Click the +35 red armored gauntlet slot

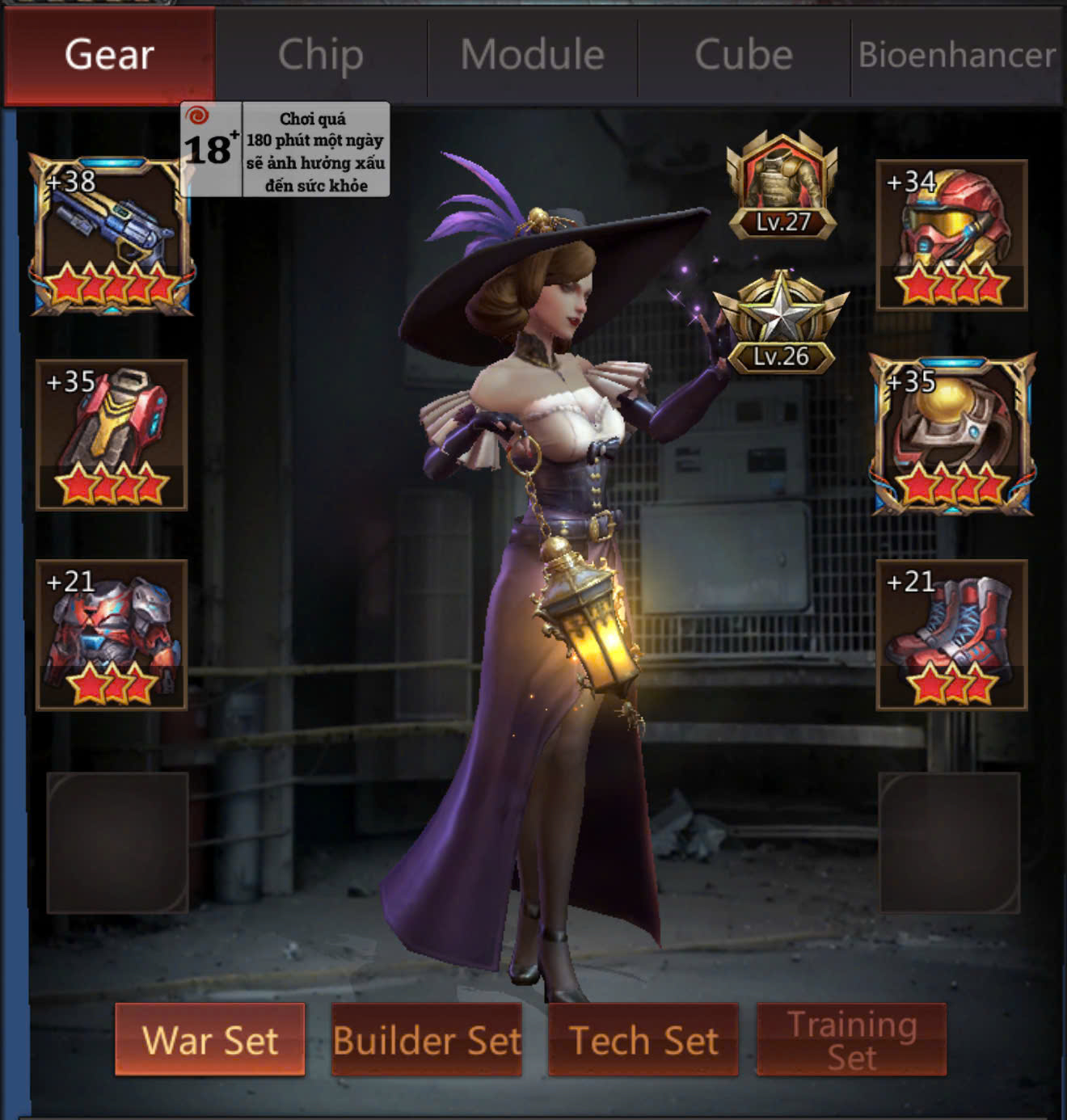[x=112, y=435]
